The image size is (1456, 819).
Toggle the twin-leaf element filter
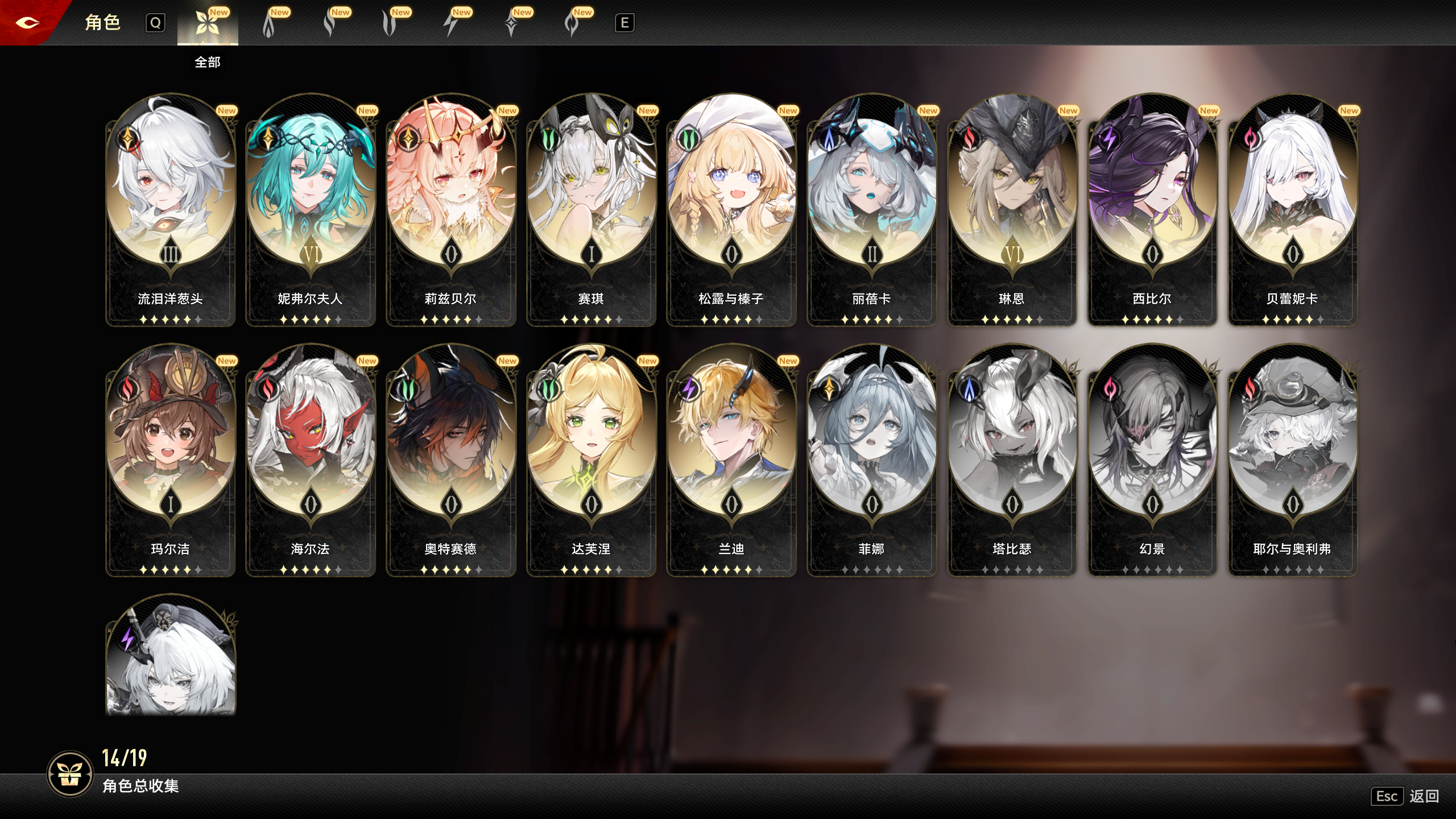click(391, 24)
